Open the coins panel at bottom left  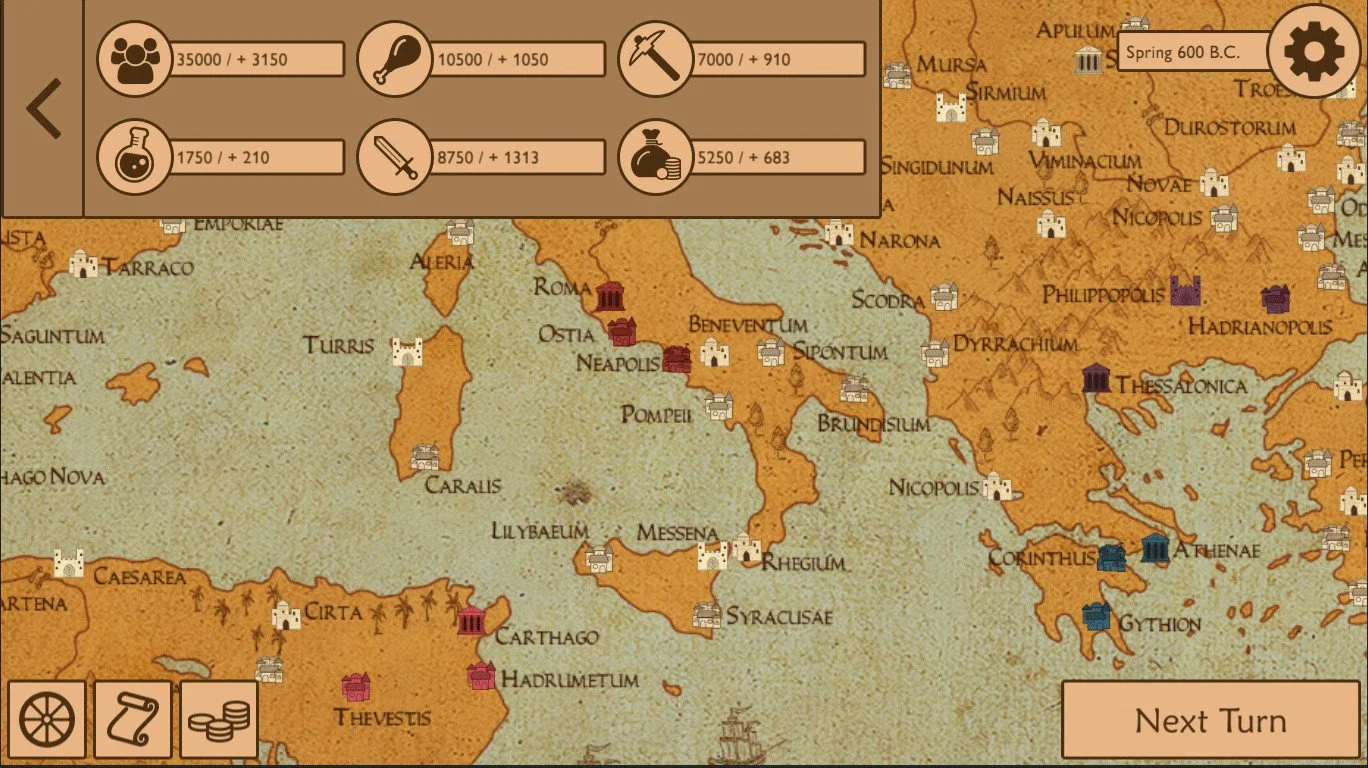(x=218, y=719)
